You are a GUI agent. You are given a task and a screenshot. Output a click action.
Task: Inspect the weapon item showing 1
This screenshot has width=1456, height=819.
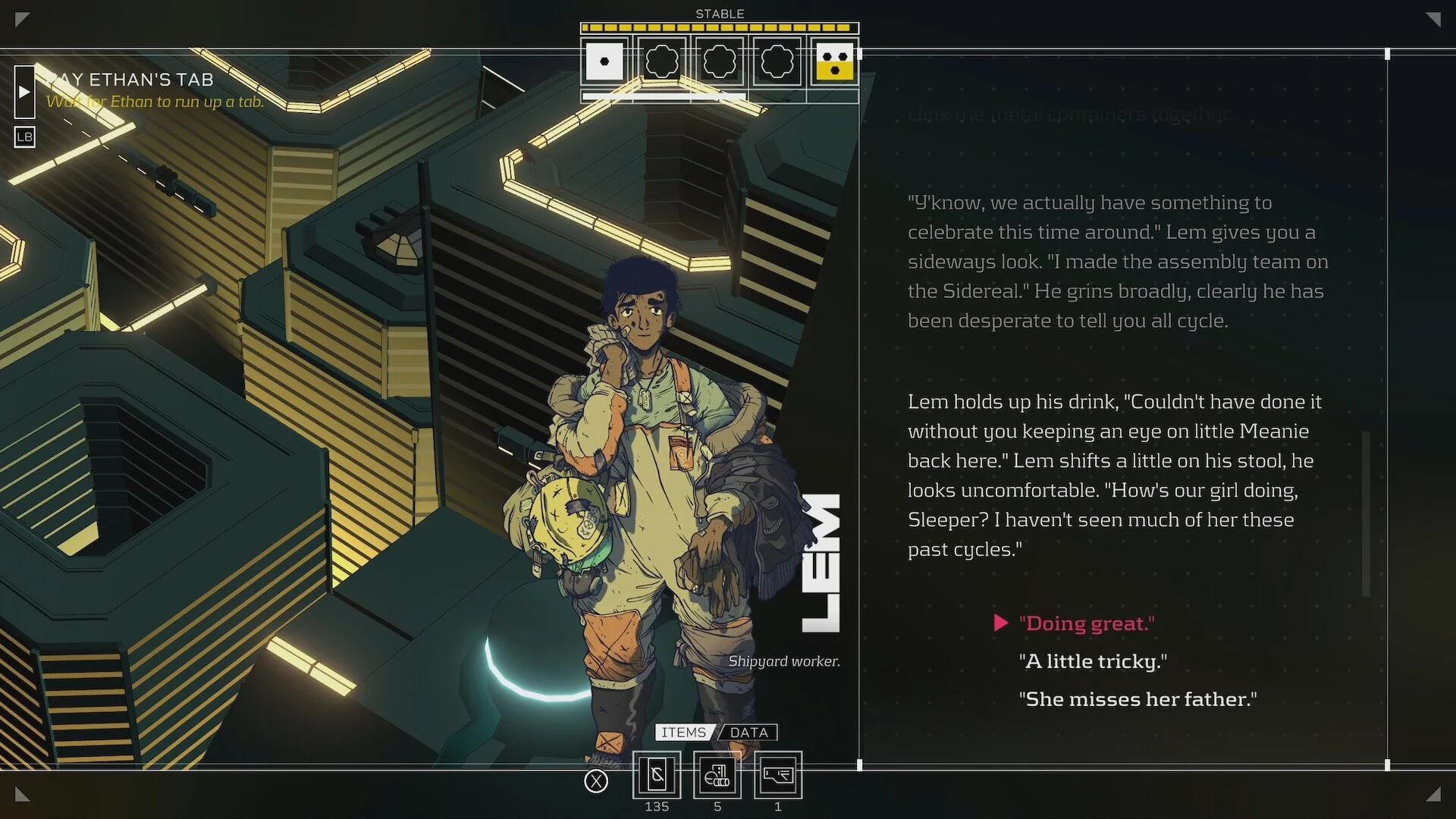point(778,775)
